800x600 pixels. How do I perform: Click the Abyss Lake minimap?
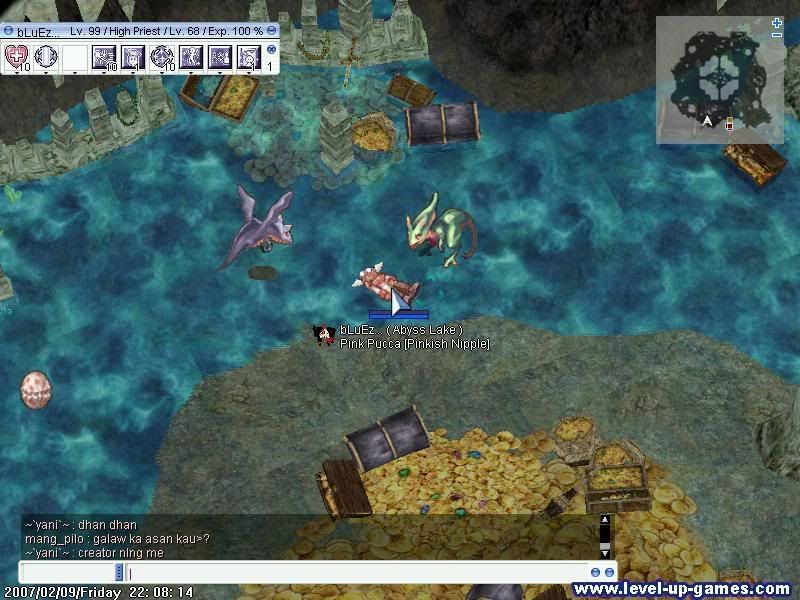click(x=716, y=82)
